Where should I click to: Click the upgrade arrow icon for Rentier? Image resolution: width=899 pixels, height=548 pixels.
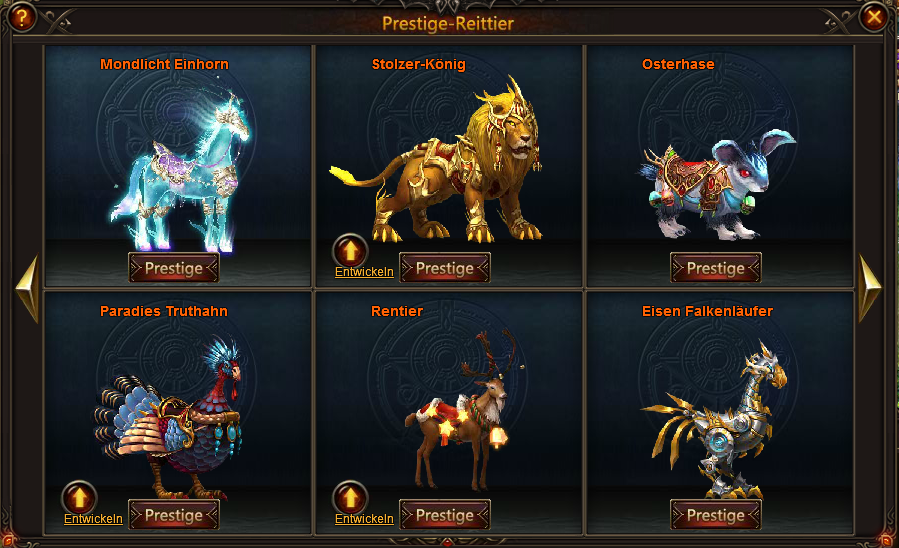[x=350, y=497]
